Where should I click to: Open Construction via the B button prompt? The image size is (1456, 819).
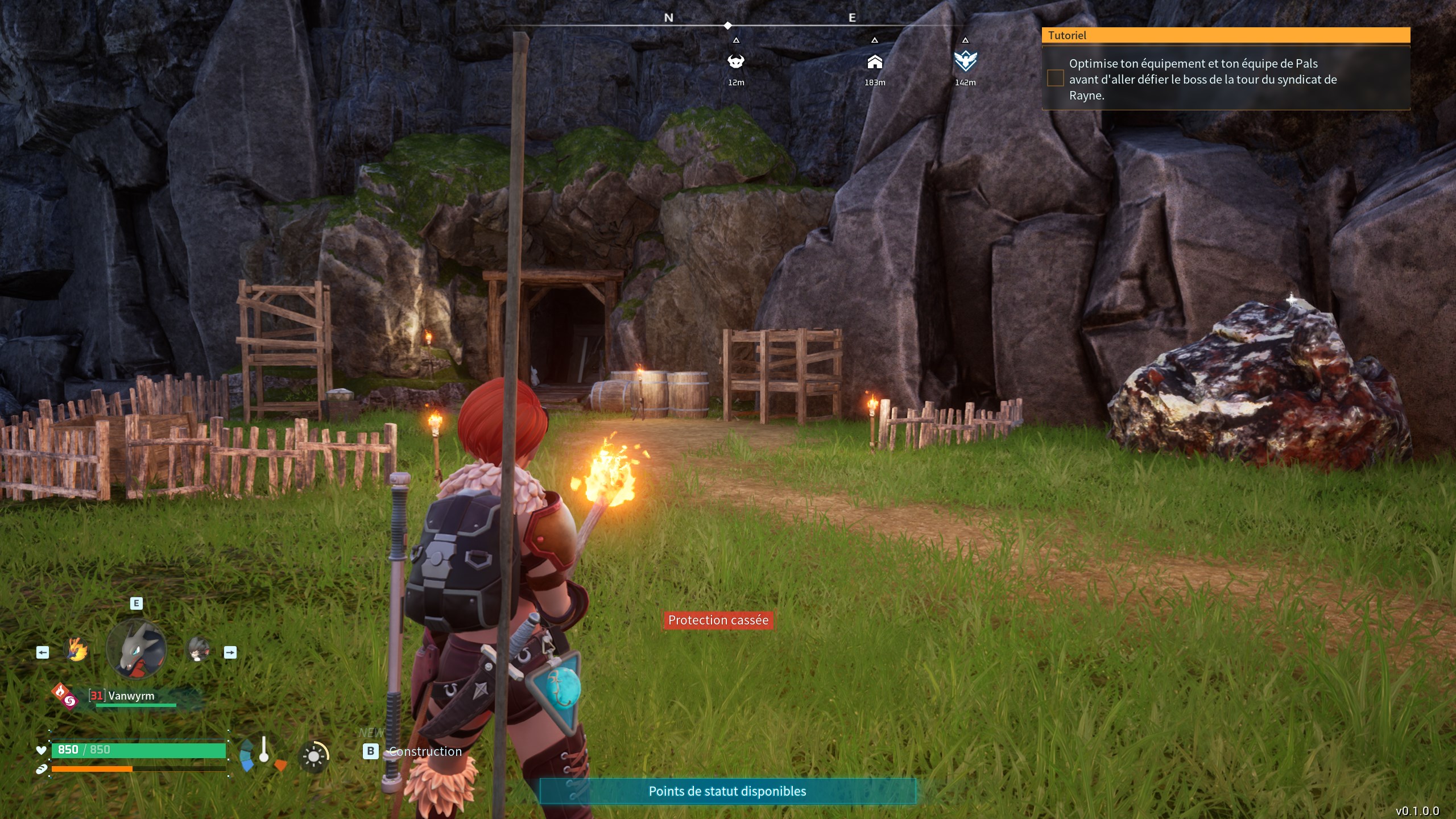click(x=370, y=751)
